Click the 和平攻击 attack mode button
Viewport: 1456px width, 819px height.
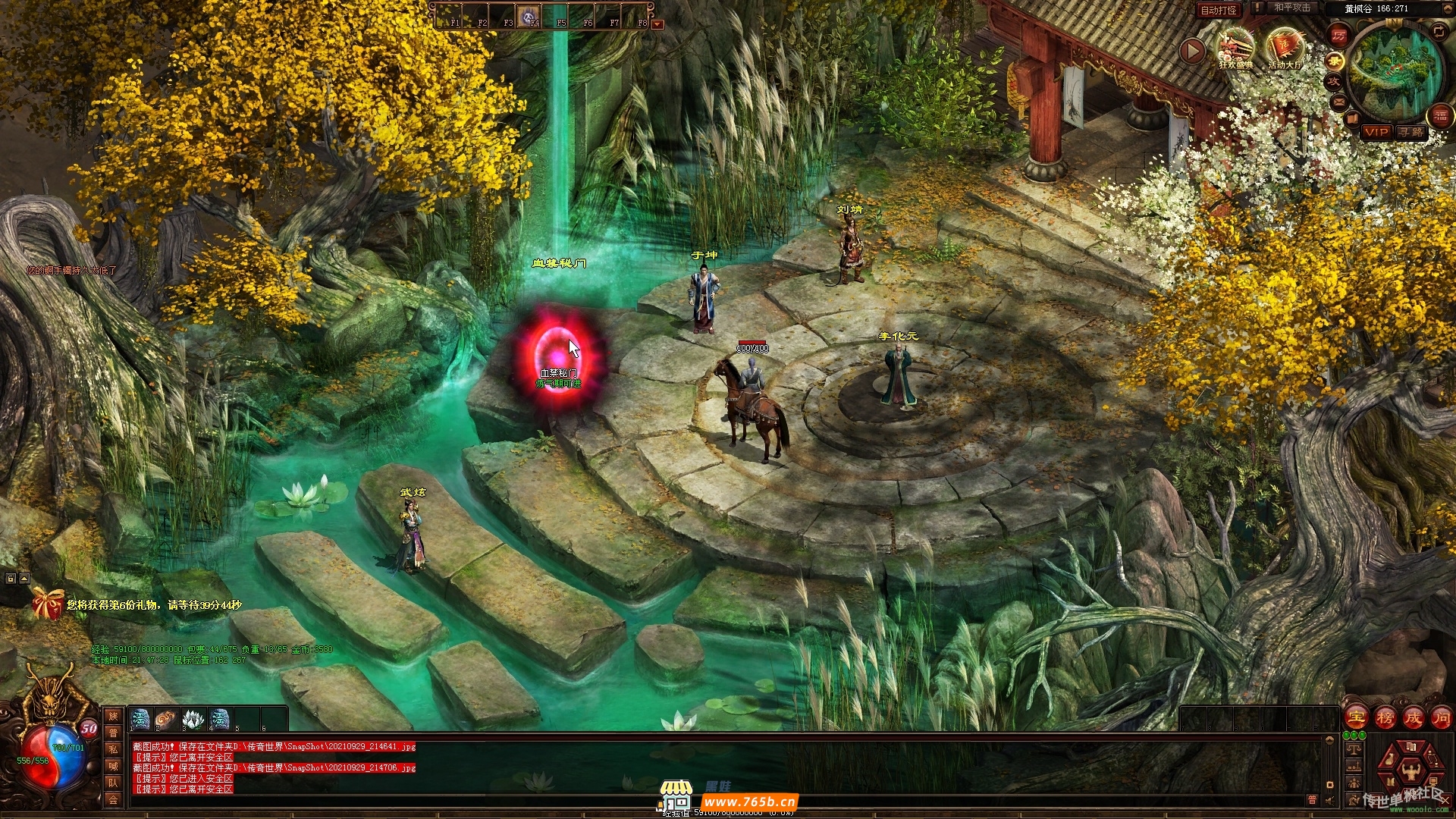1291,8
